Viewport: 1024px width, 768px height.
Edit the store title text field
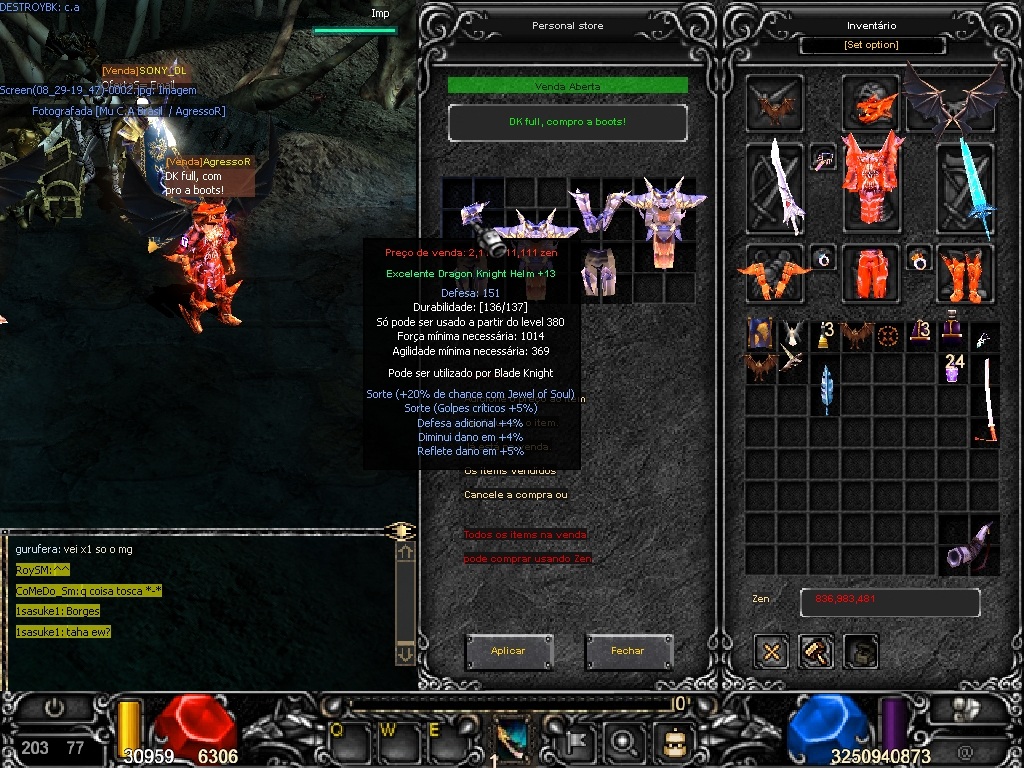coord(567,122)
